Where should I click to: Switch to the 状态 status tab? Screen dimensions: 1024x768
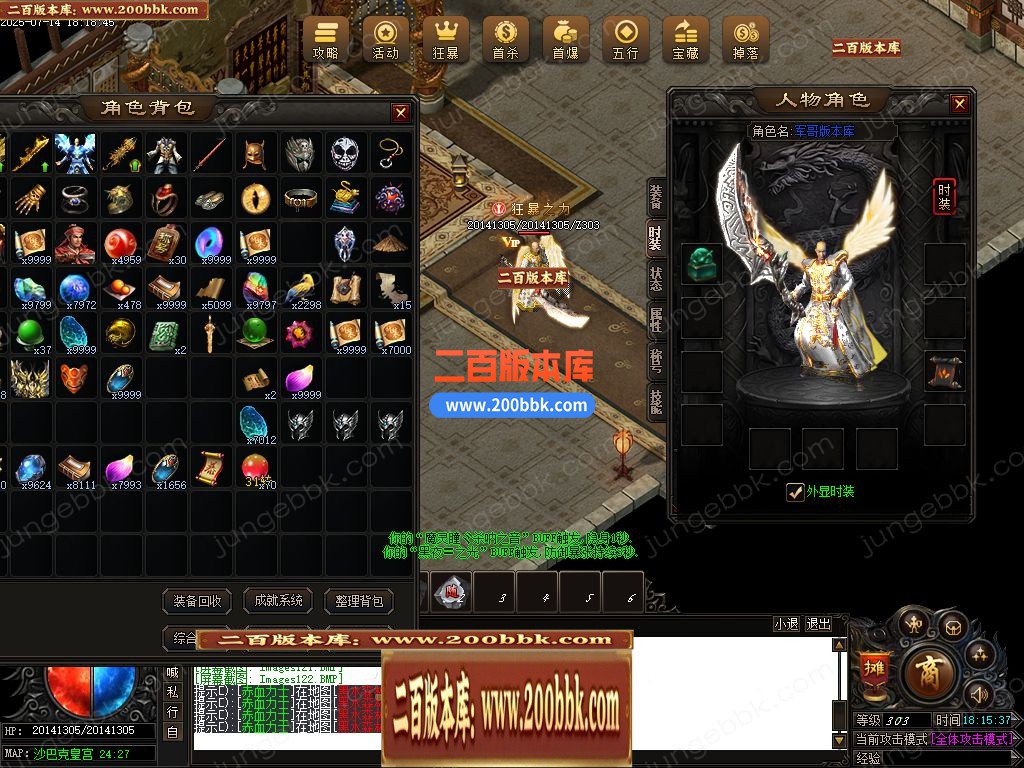click(656, 279)
